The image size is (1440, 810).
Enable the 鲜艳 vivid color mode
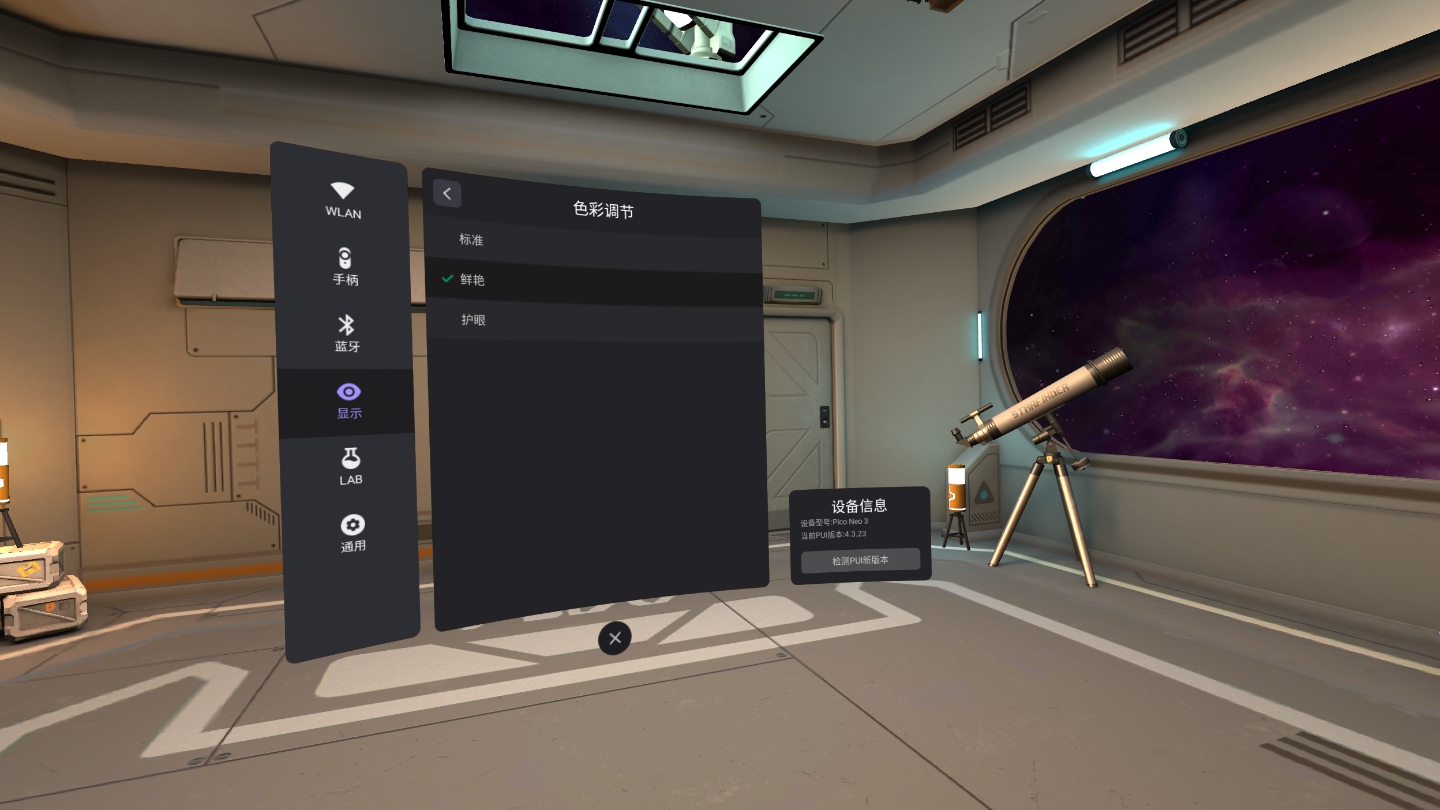click(x=471, y=280)
